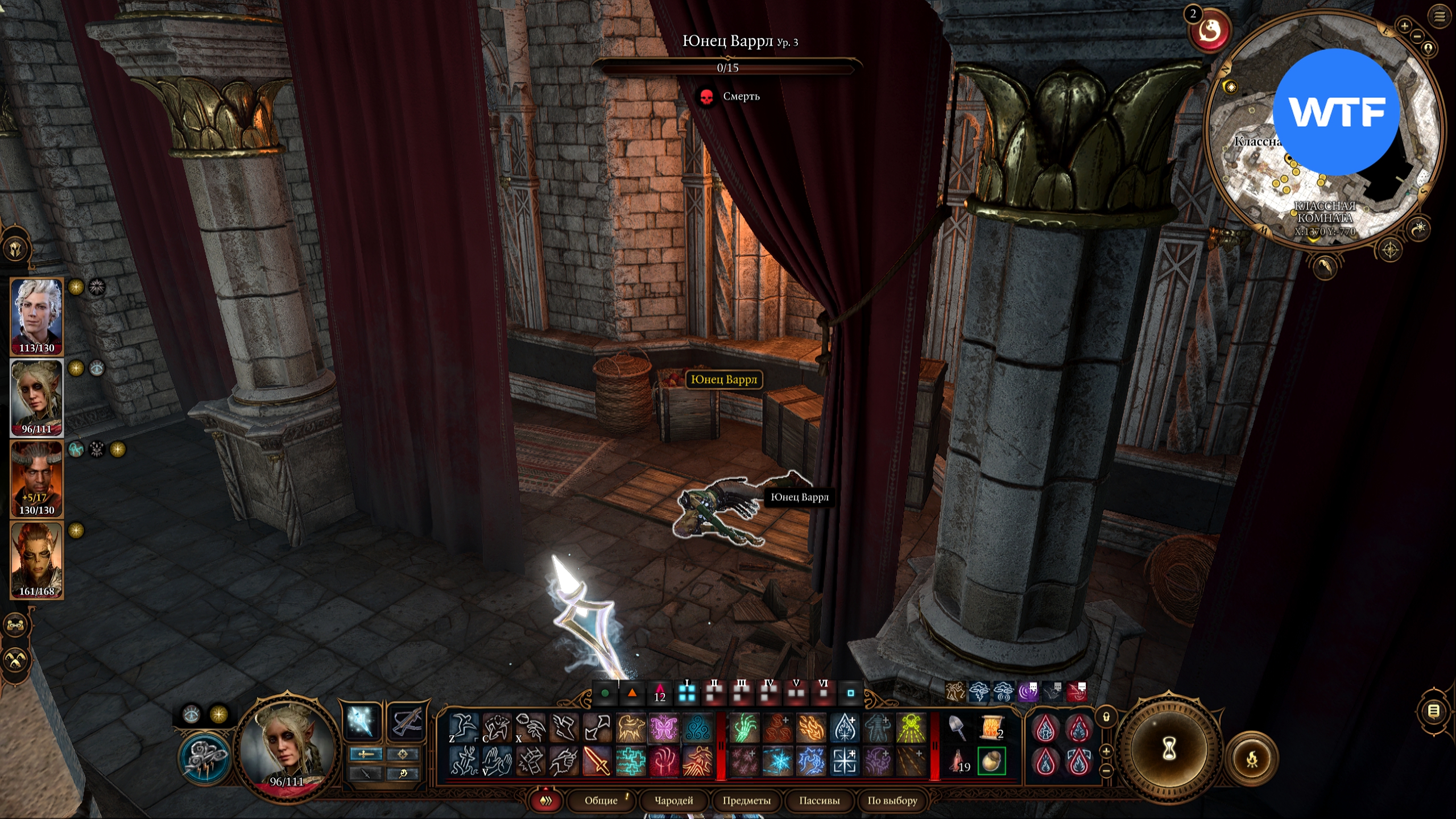Select the Предметы hotbar tab
Screen dimensions: 1456x819
click(746, 800)
